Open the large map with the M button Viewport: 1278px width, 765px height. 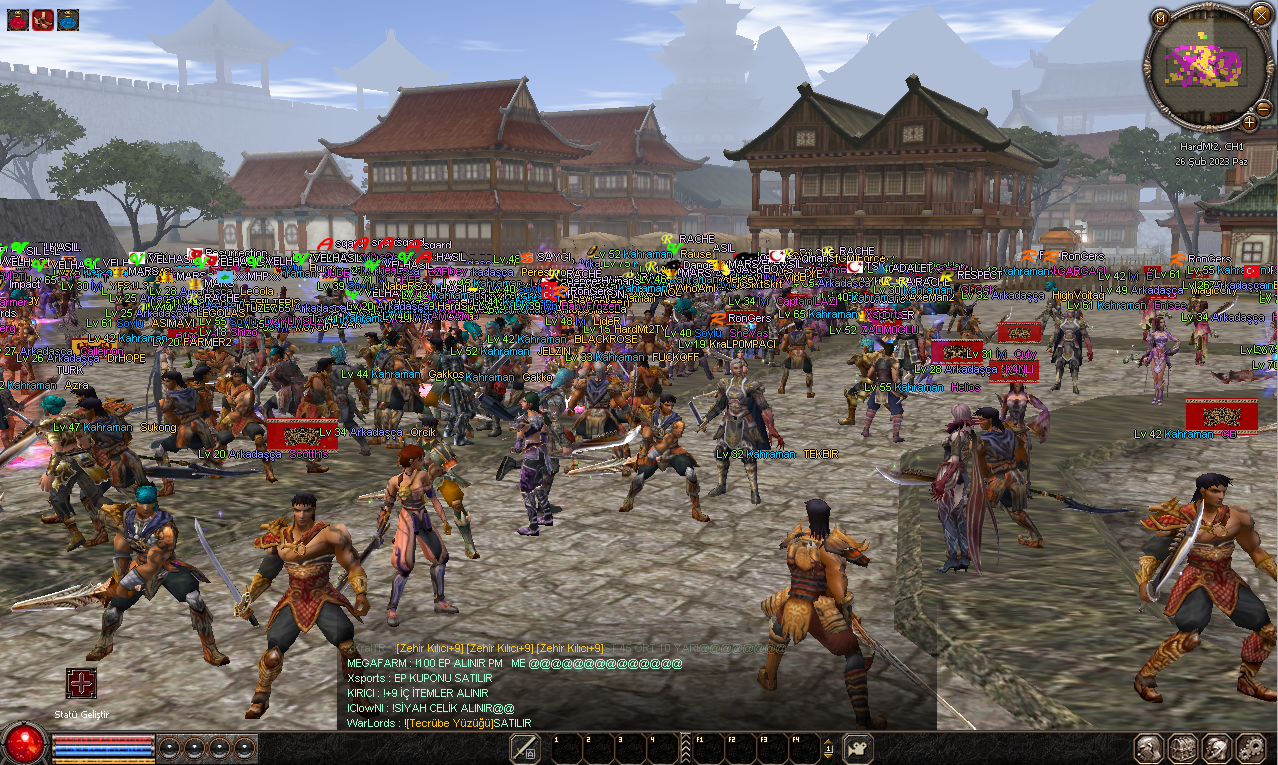coord(1160,18)
